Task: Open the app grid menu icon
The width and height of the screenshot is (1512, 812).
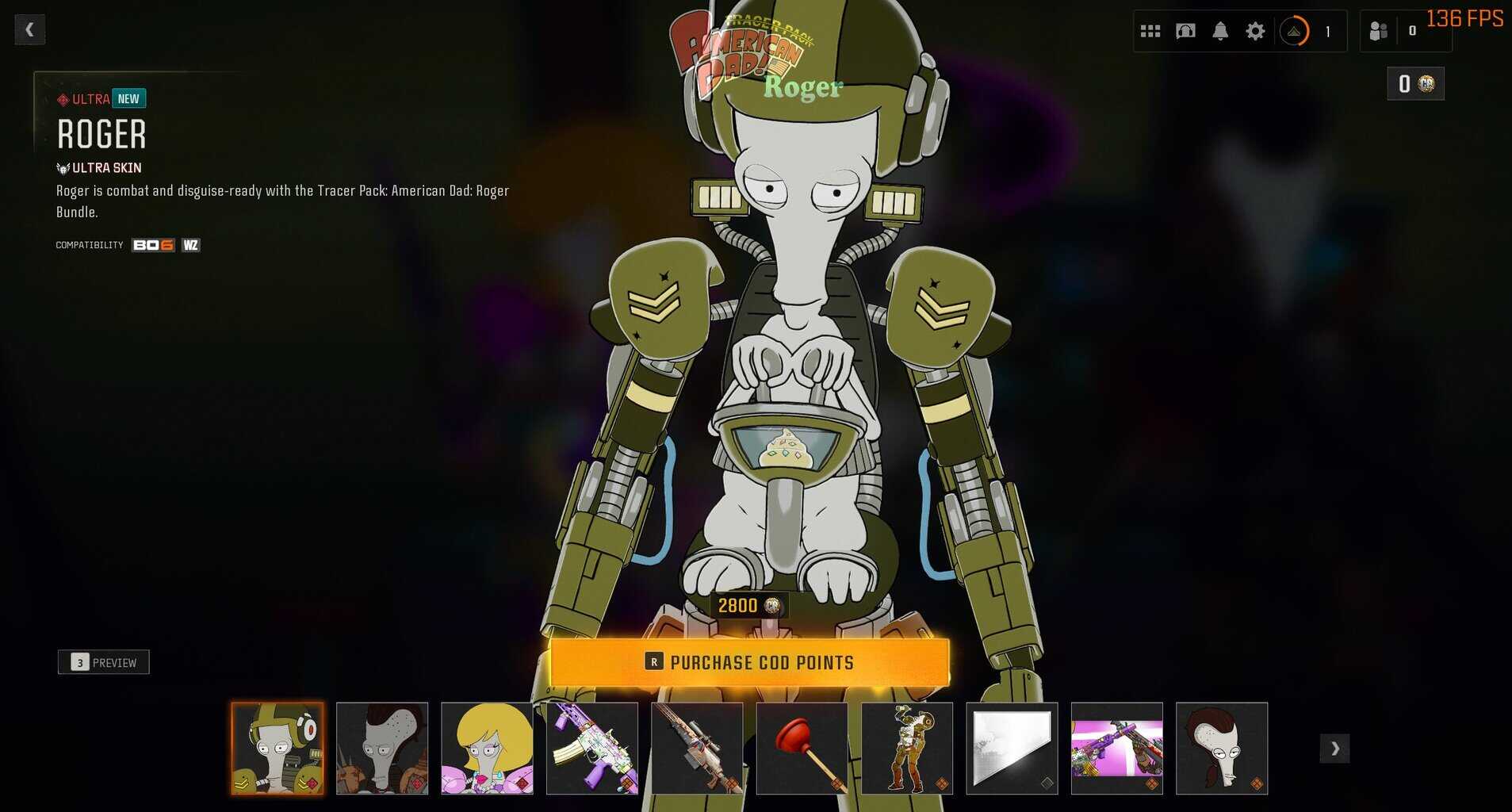Action: (1149, 30)
